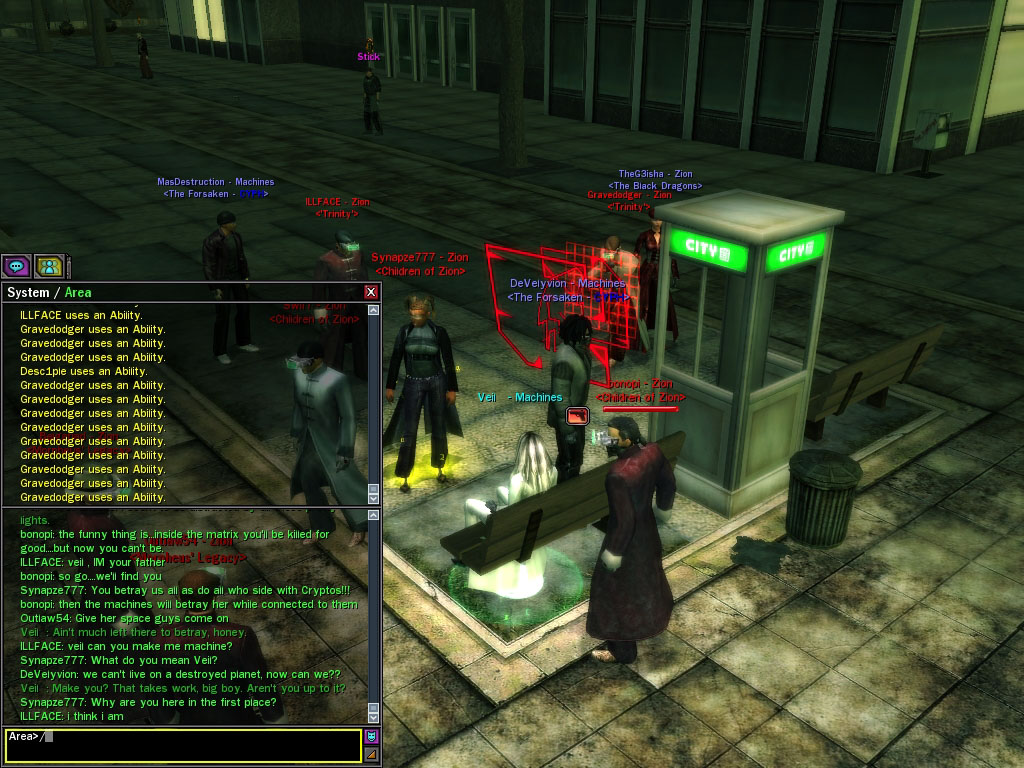The width and height of the screenshot is (1024, 768).
Task: Open the yellow people group icon
Action: pos(49,266)
